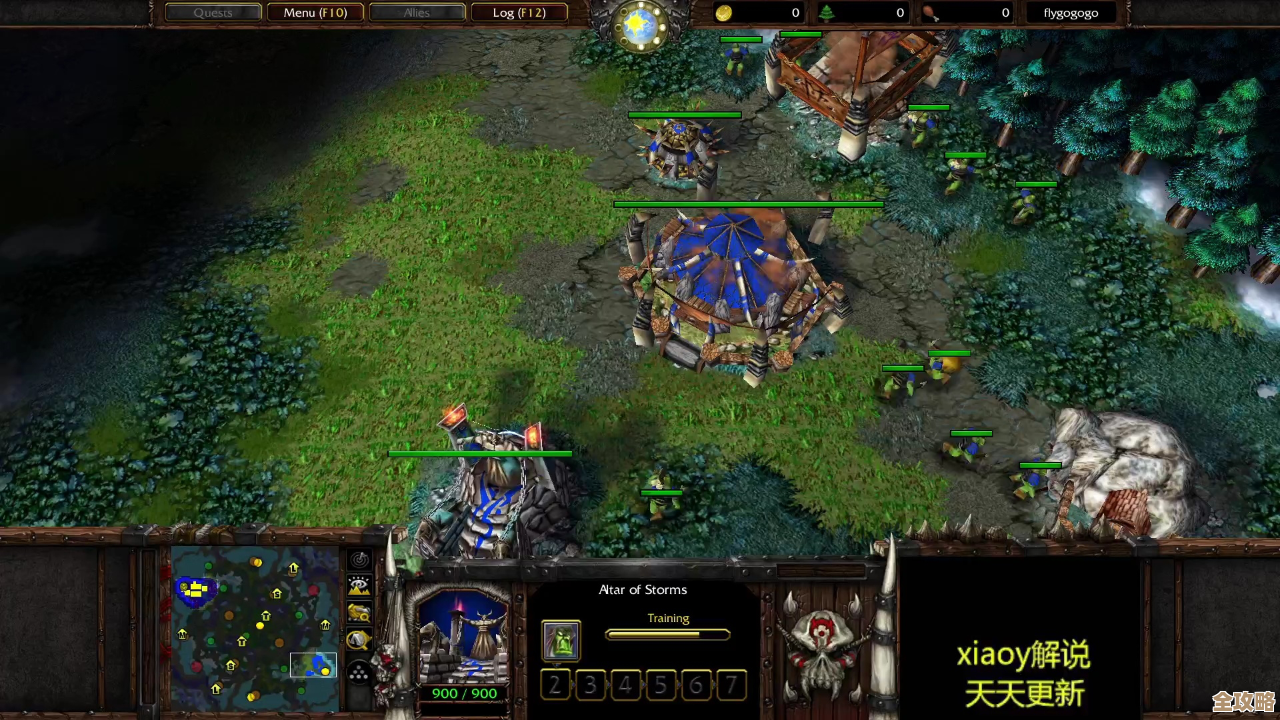Open the greyed Quests button
The image size is (1280, 720).
click(x=212, y=13)
